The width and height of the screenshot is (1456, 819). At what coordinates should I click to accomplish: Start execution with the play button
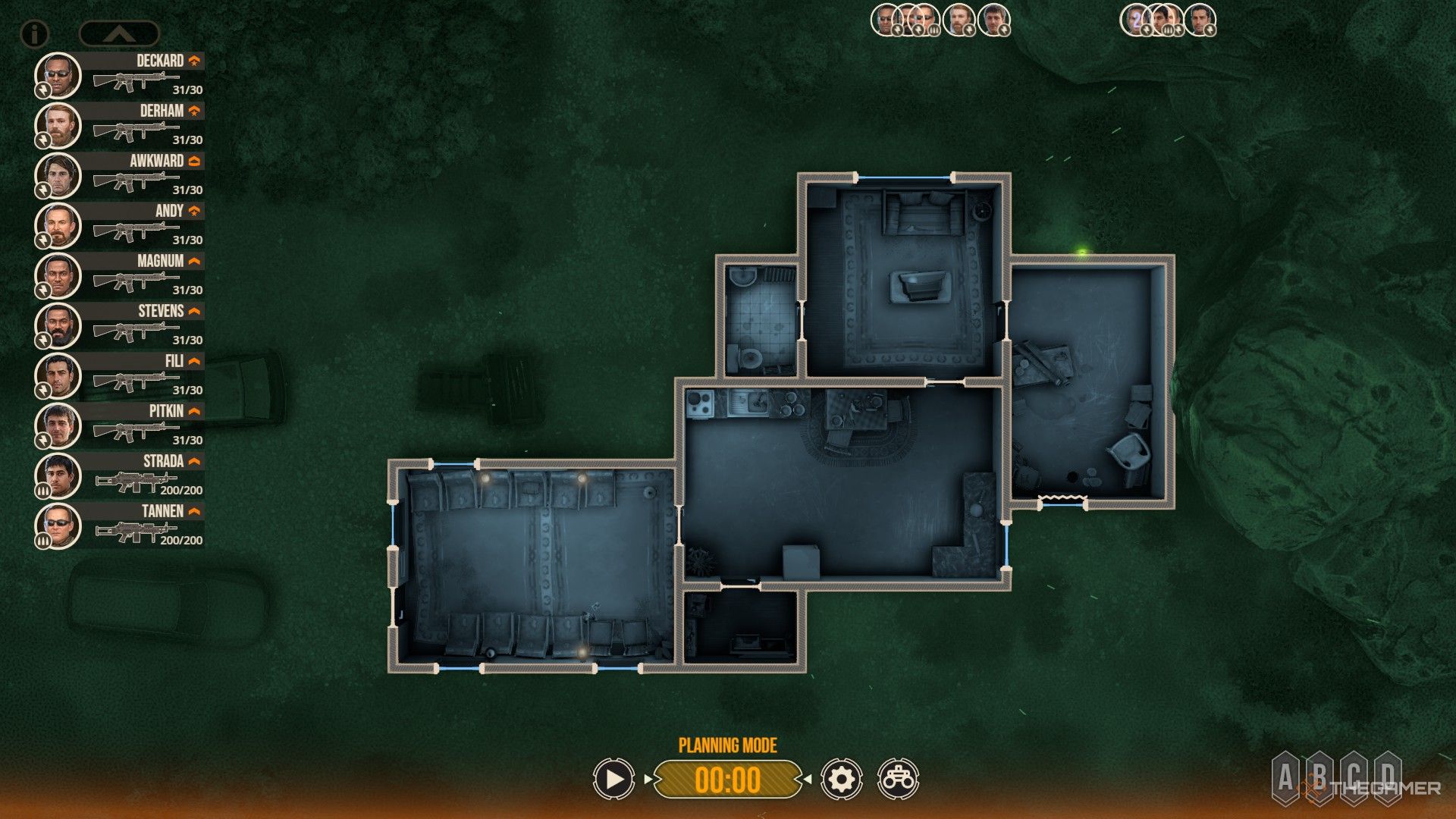pos(613,779)
